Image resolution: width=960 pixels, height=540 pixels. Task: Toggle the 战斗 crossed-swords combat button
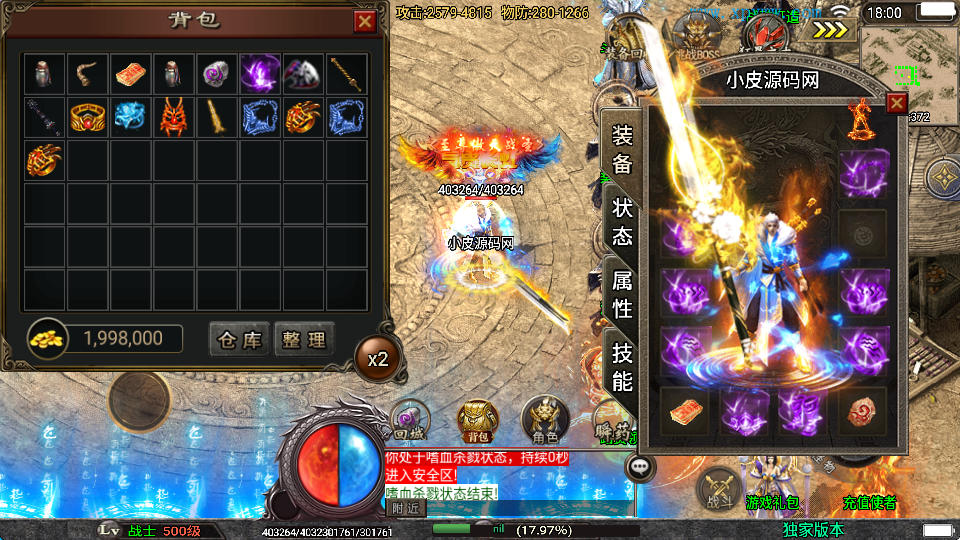pyautogui.click(x=718, y=488)
